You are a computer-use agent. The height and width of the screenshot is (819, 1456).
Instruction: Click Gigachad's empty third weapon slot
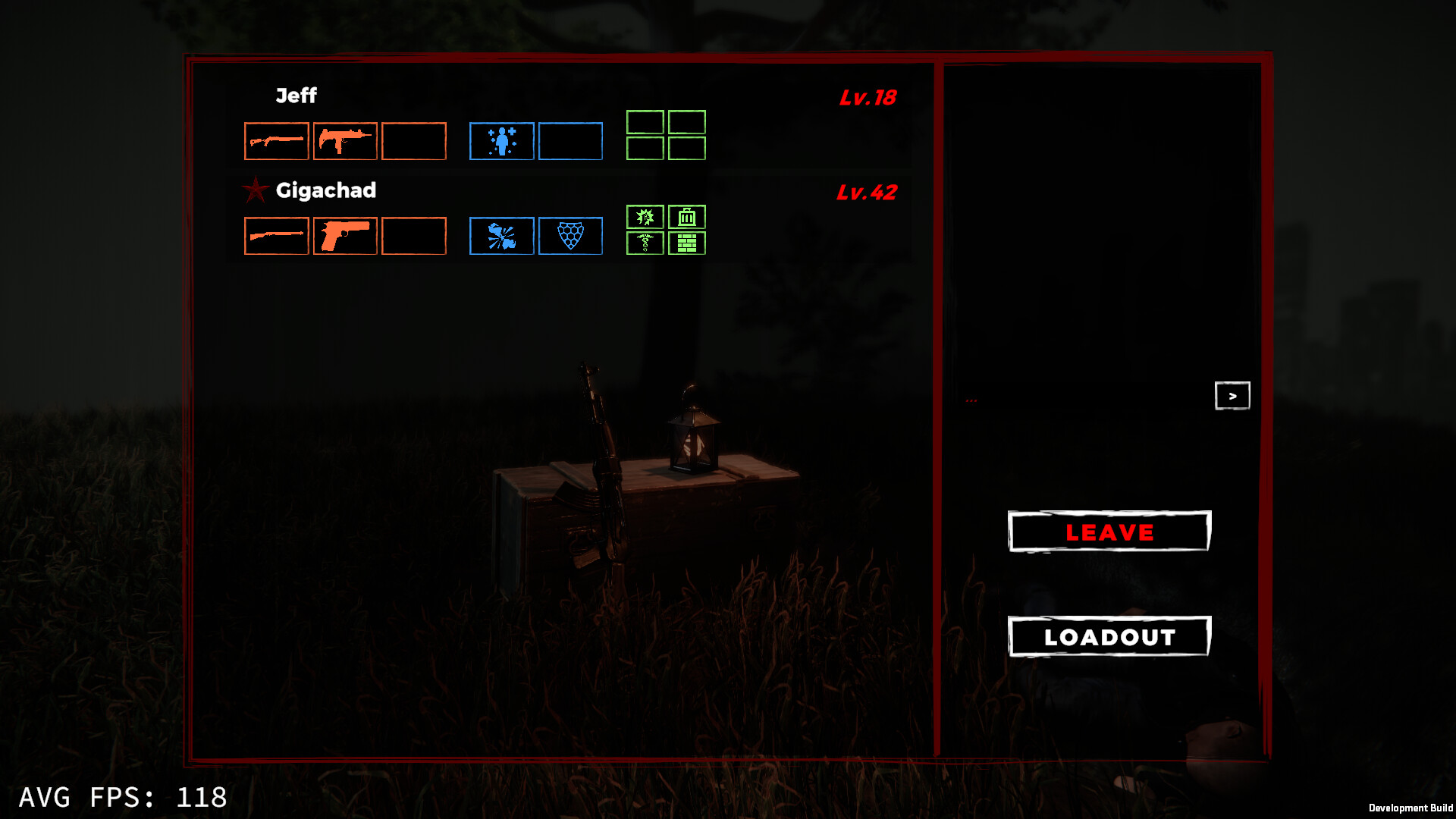(x=413, y=236)
